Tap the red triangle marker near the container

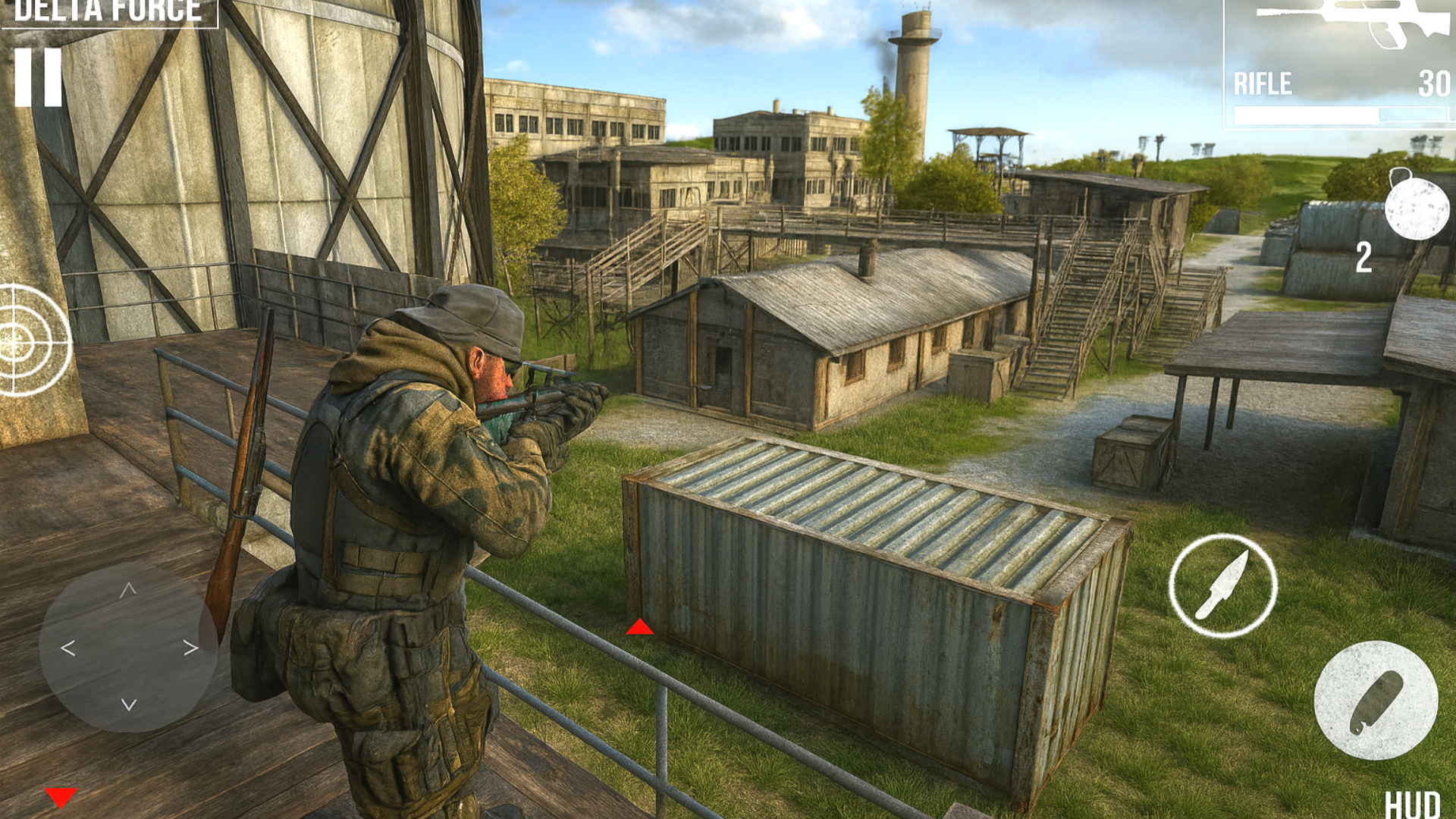(639, 626)
